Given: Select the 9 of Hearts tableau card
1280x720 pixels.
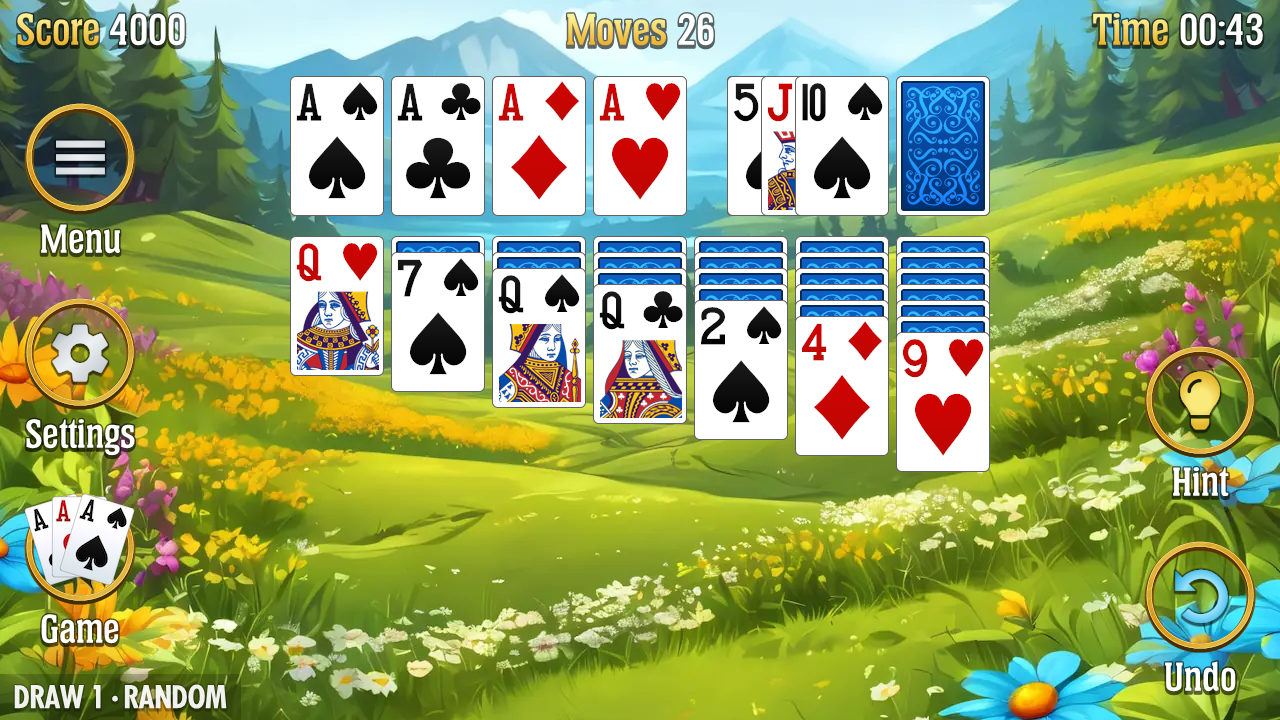Looking at the screenshot, I should pyautogui.click(x=942, y=400).
